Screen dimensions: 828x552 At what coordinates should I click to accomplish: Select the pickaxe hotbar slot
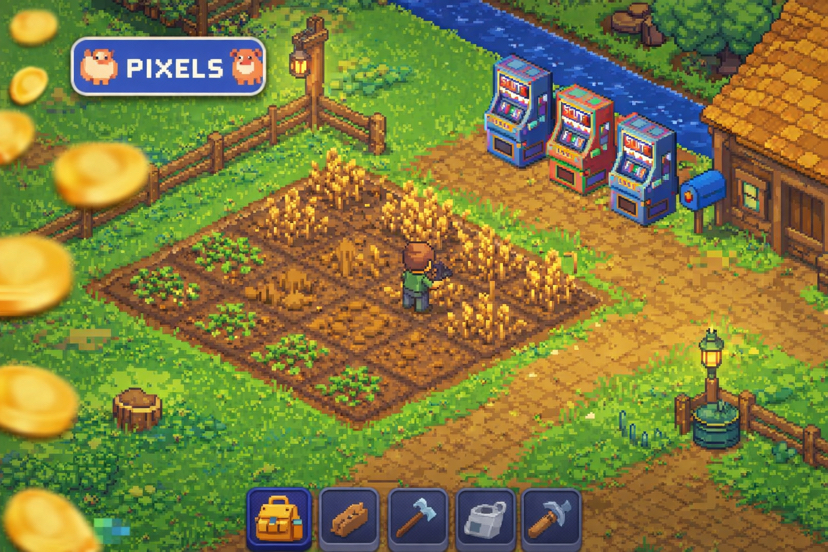[551, 518]
